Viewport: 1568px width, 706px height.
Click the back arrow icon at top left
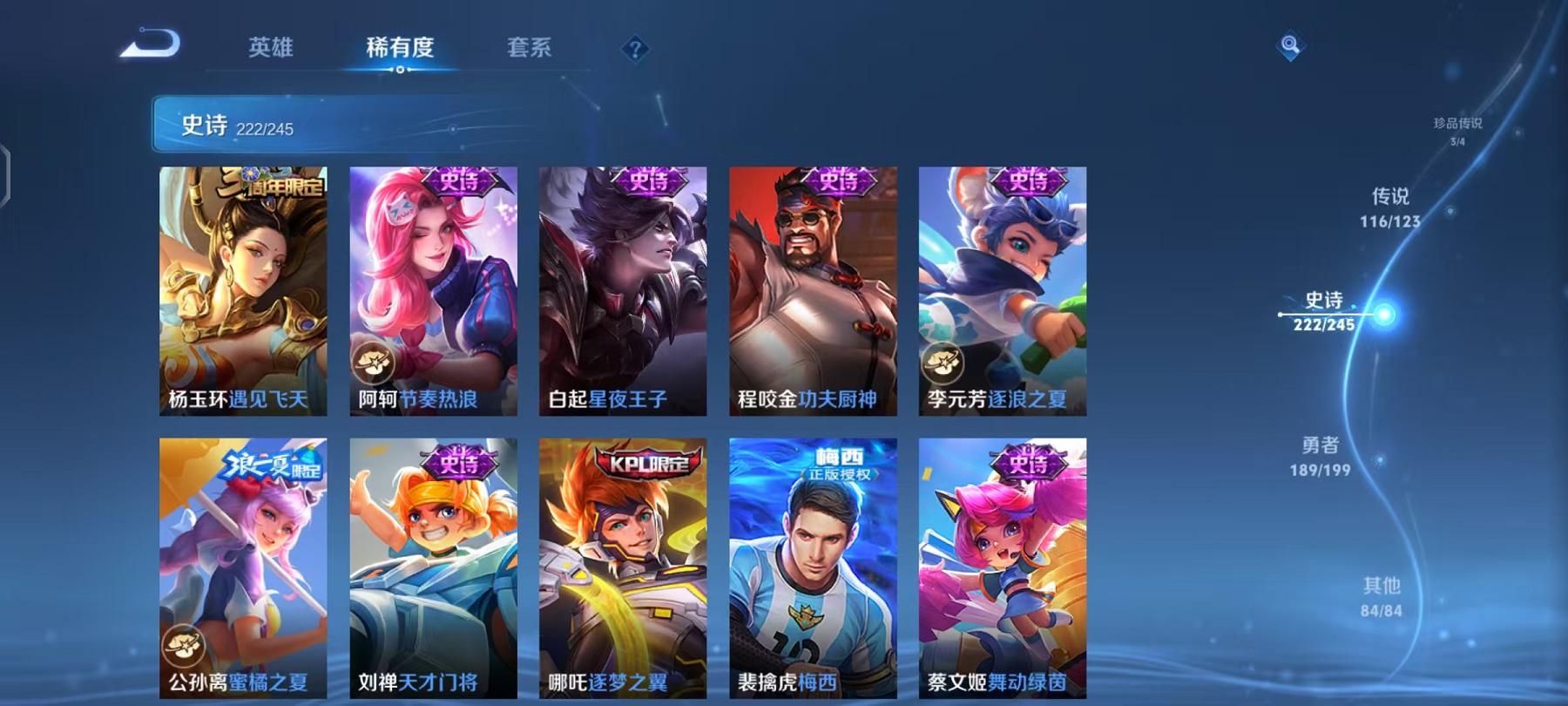coord(148,42)
